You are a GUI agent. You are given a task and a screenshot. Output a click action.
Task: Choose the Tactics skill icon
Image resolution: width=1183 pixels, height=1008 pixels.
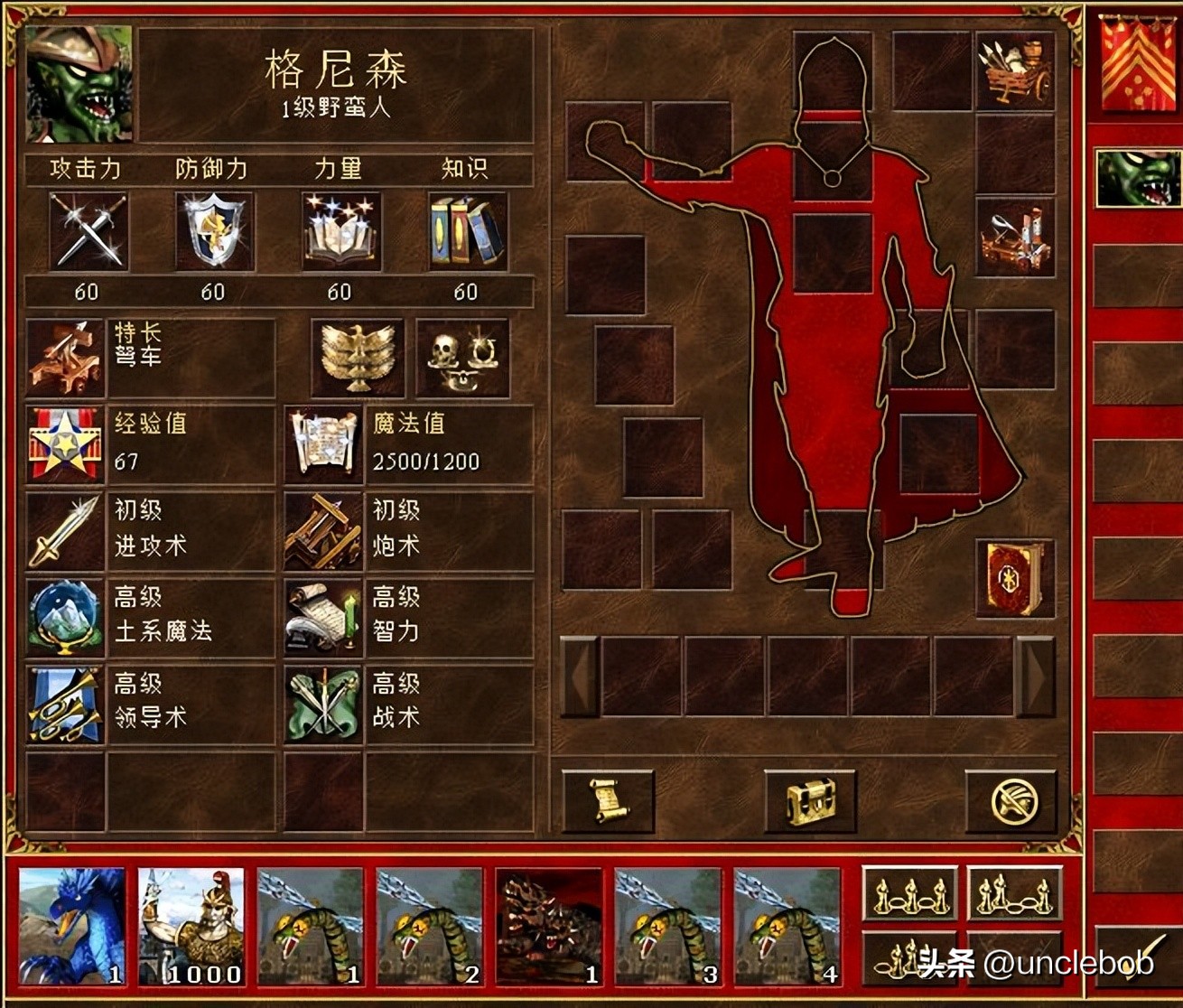pyautogui.click(x=323, y=705)
